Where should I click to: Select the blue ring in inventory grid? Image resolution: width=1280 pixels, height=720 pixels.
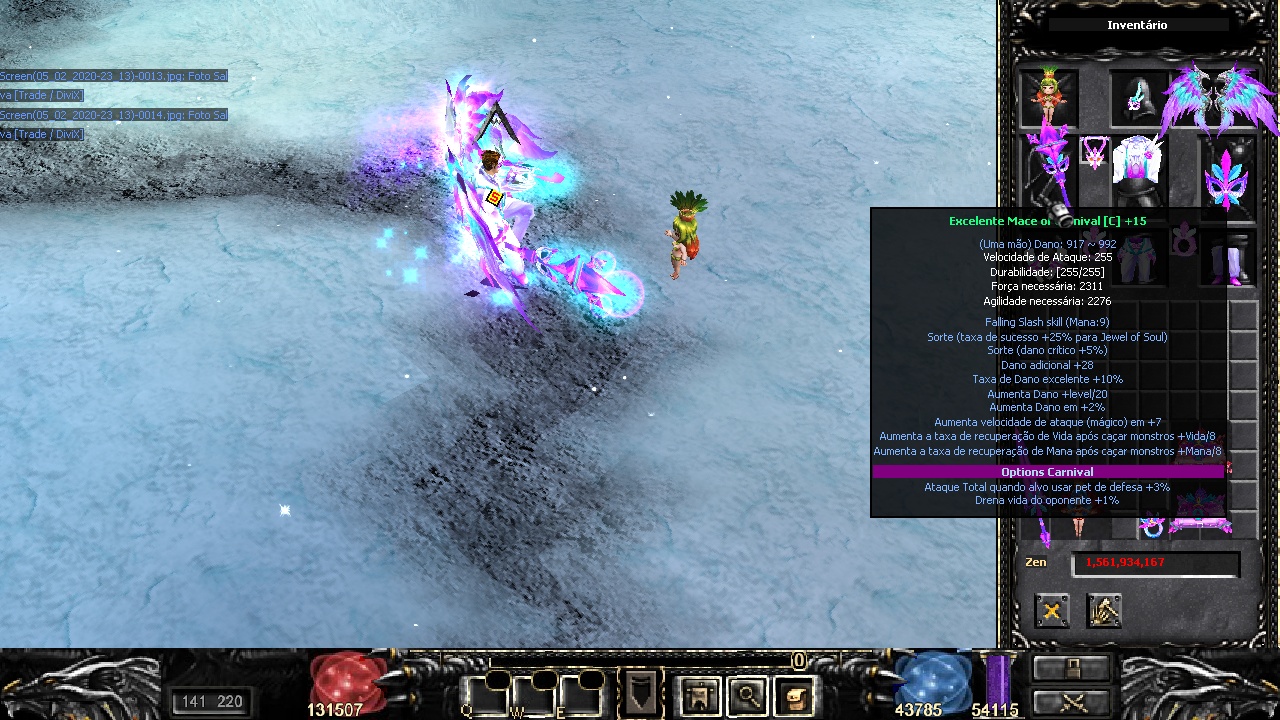pyautogui.click(x=1152, y=528)
